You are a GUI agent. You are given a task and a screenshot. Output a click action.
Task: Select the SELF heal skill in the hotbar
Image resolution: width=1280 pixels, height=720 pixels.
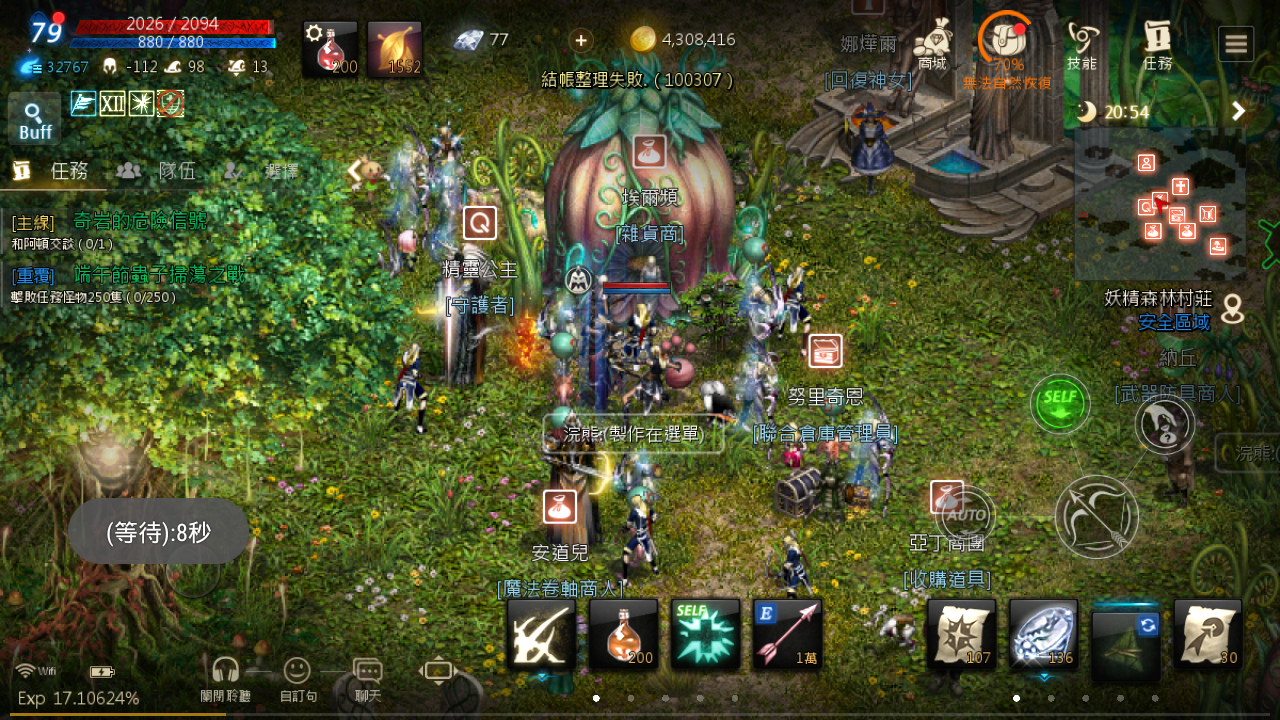[x=705, y=635]
